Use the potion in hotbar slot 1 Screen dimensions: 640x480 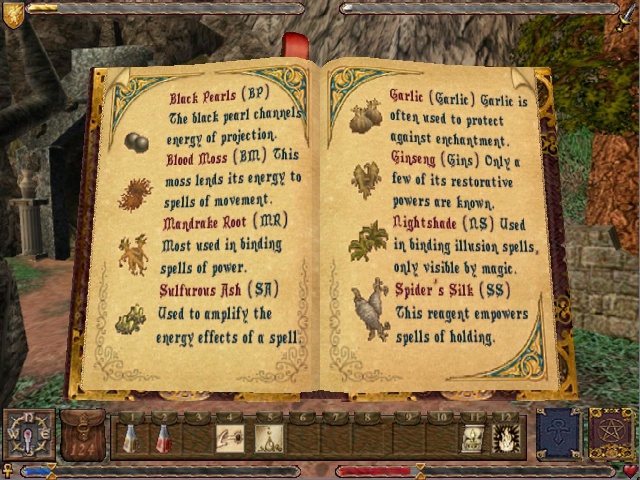click(x=130, y=437)
